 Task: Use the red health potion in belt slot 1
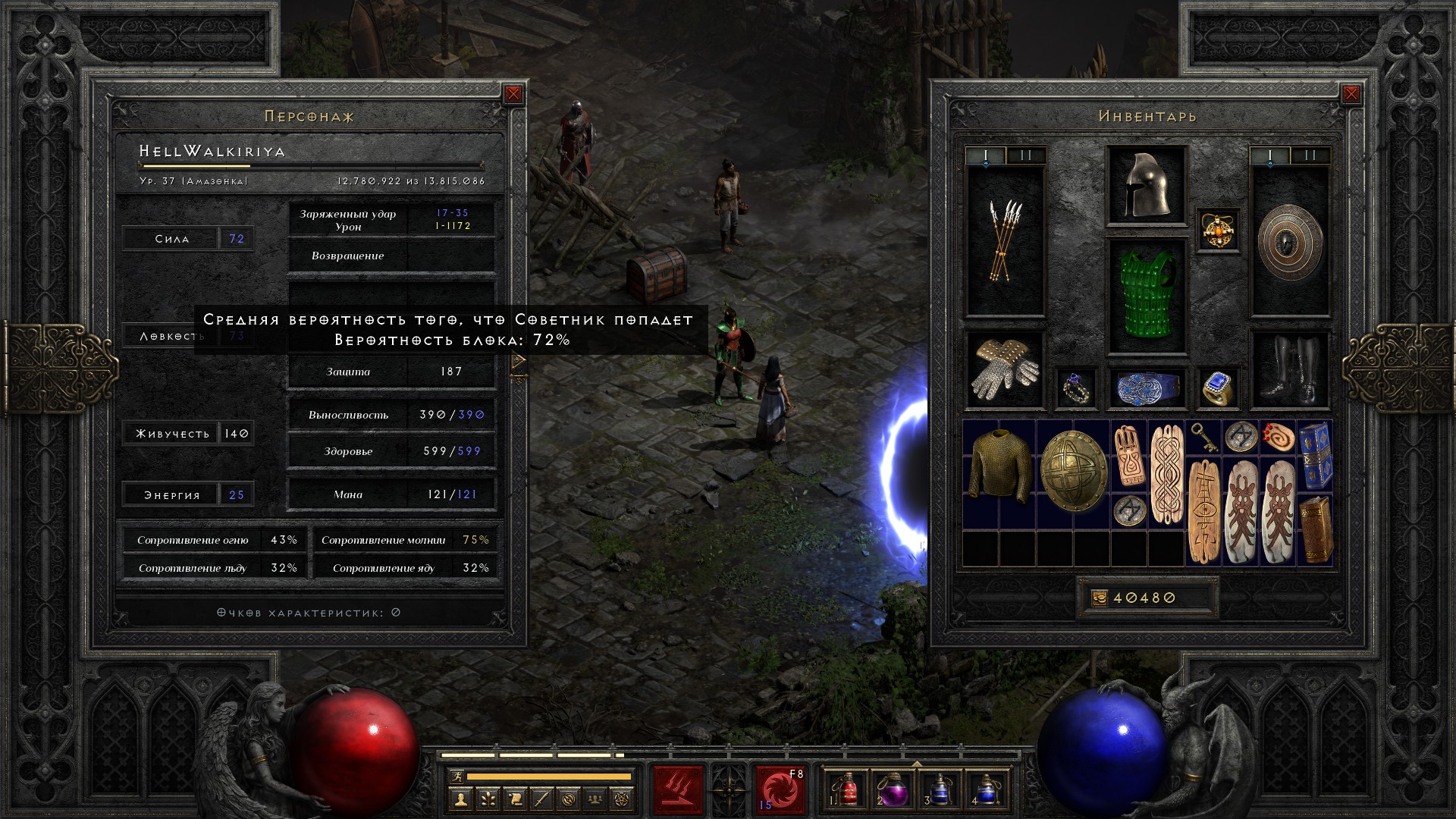click(847, 789)
